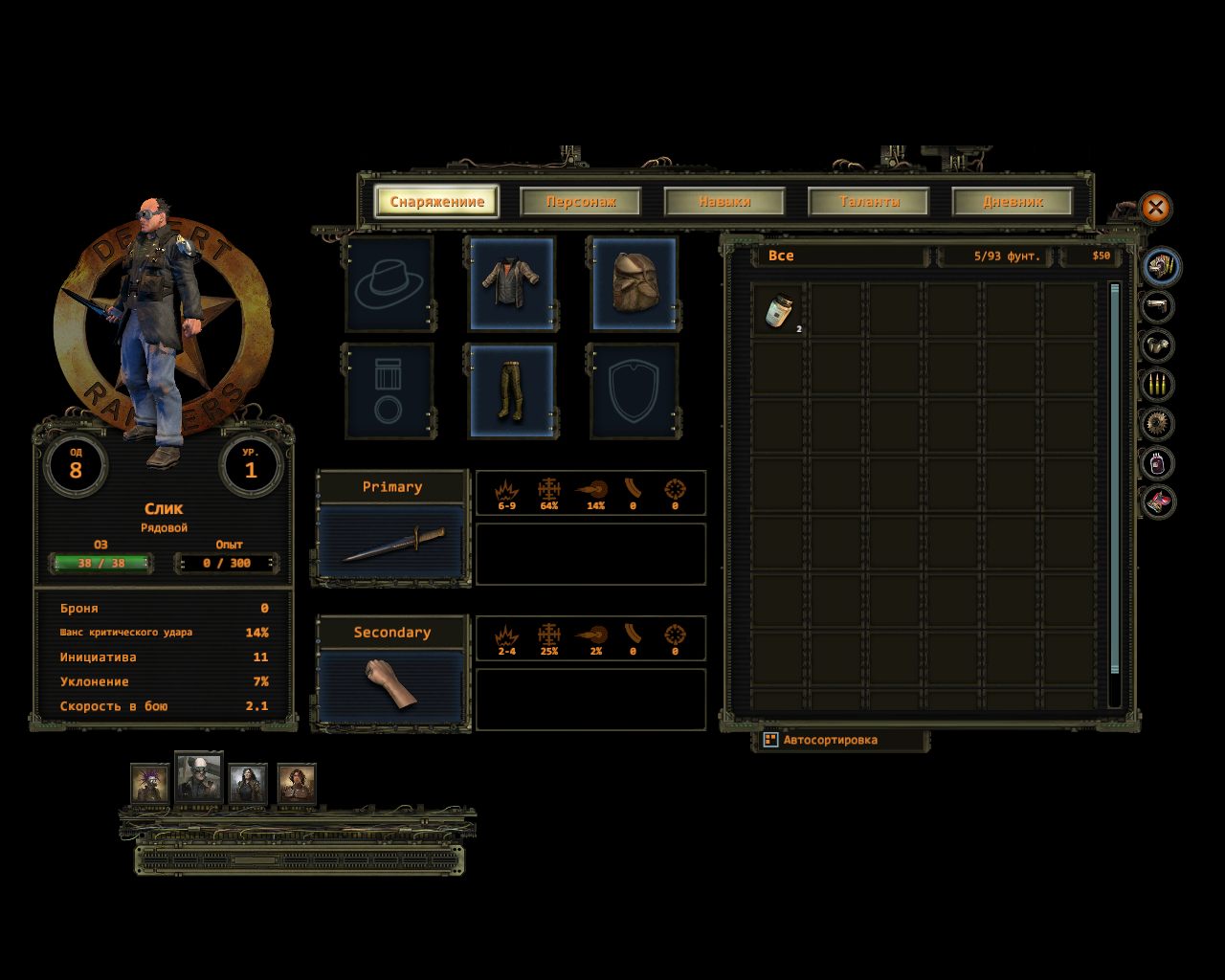Select the Таланты tab

[868, 202]
